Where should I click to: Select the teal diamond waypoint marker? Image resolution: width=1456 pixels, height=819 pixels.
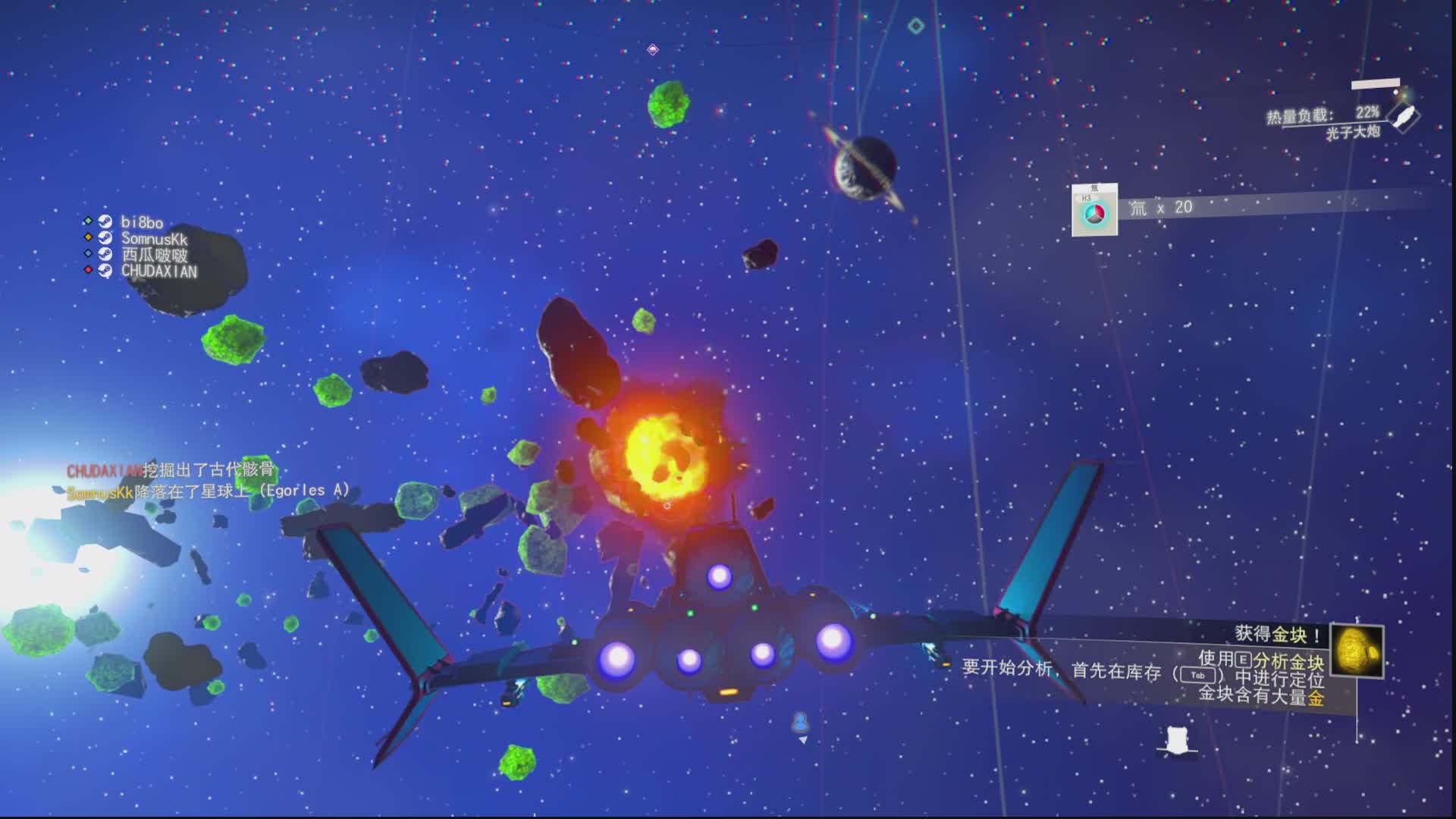point(916,27)
